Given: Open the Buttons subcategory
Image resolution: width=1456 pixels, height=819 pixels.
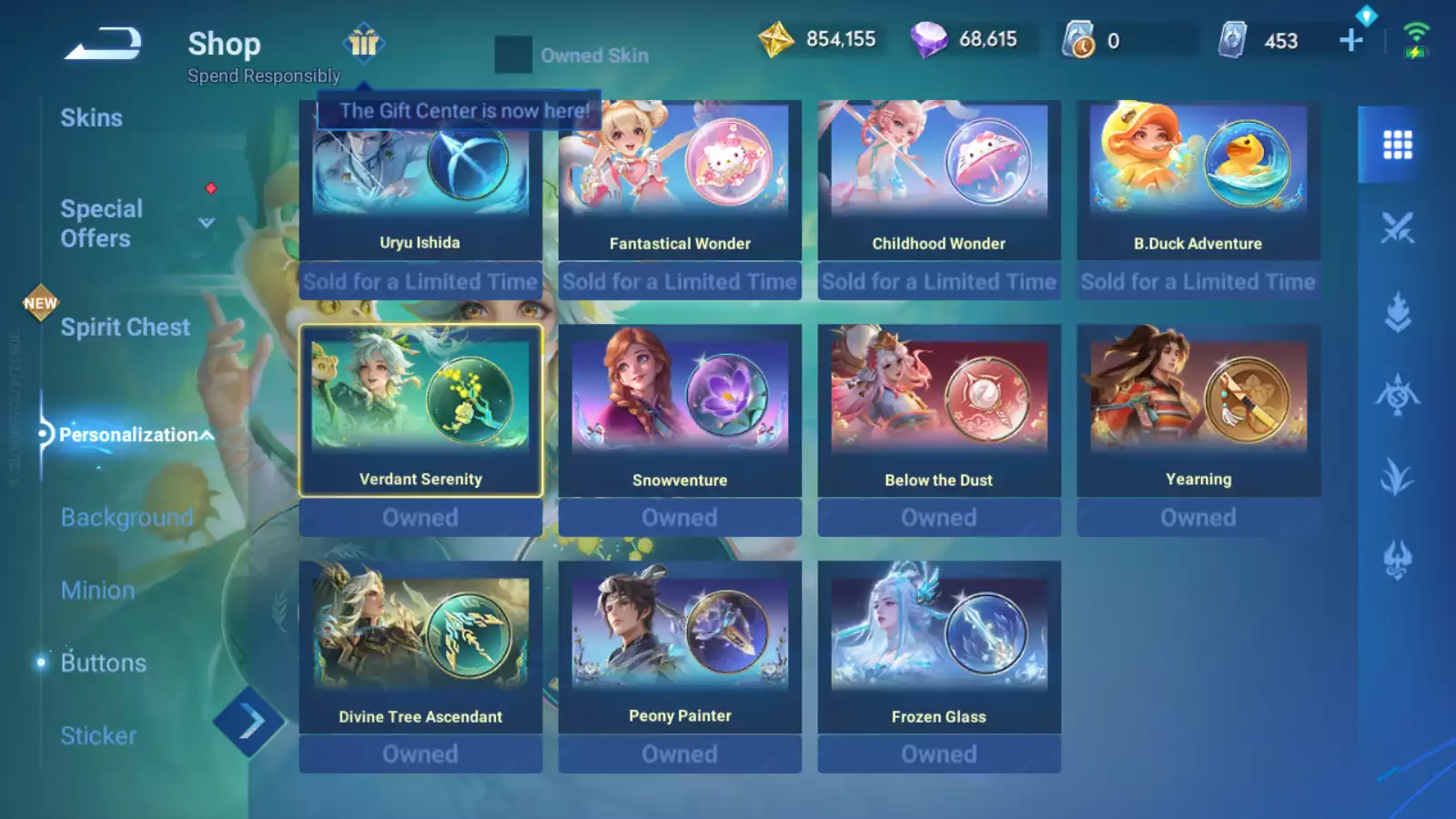Looking at the screenshot, I should [x=103, y=663].
